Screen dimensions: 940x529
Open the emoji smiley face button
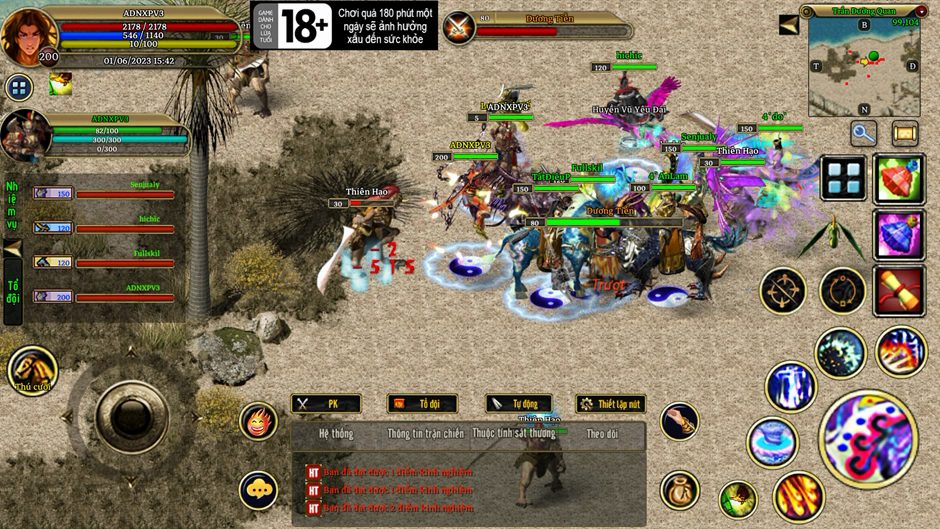(x=258, y=422)
